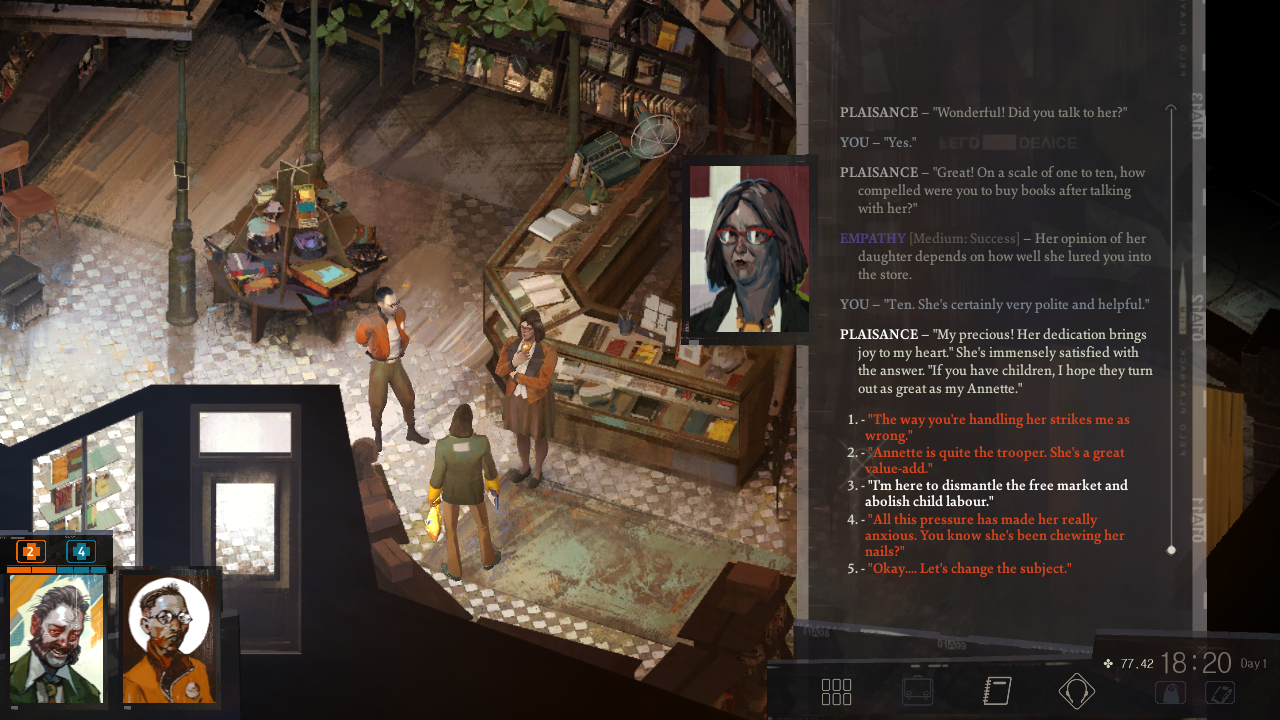Image resolution: width=1280 pixels, height=720 pixels.
Task: Click the dimmed bag icon near the clock
Action: pos(1170,692)
